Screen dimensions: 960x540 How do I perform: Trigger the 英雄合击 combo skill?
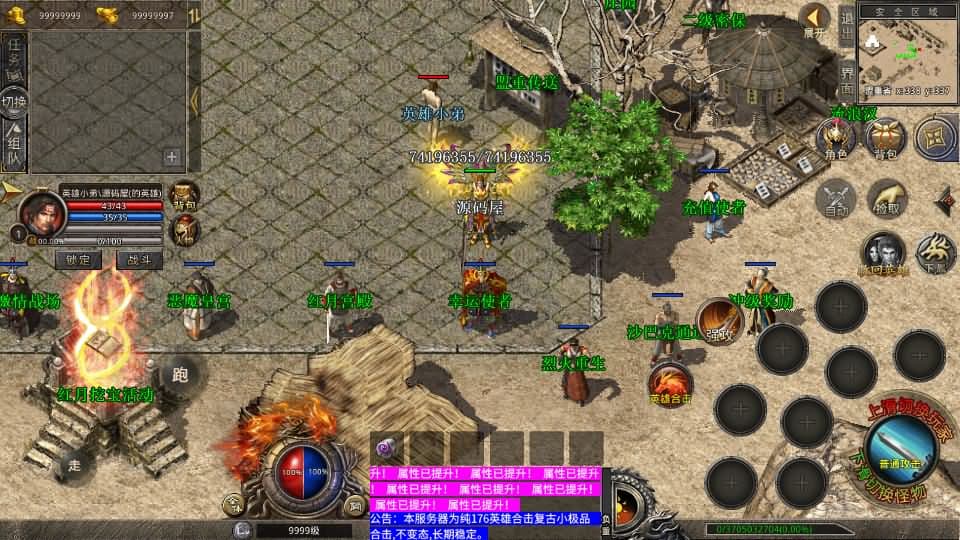tap(670, 384)
